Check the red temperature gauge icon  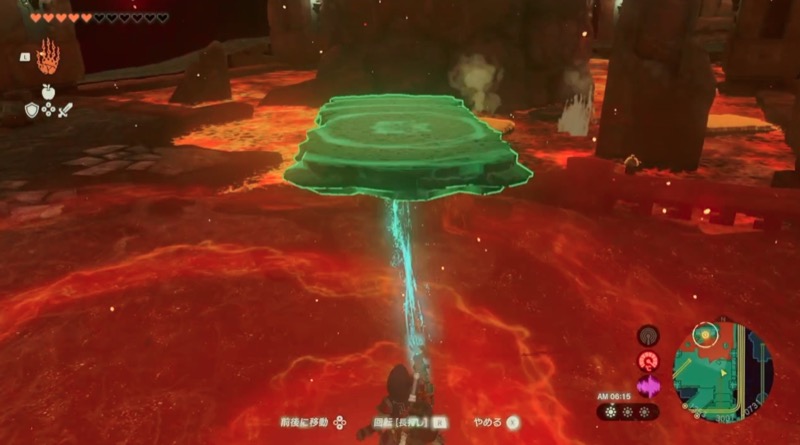point(648,361)
